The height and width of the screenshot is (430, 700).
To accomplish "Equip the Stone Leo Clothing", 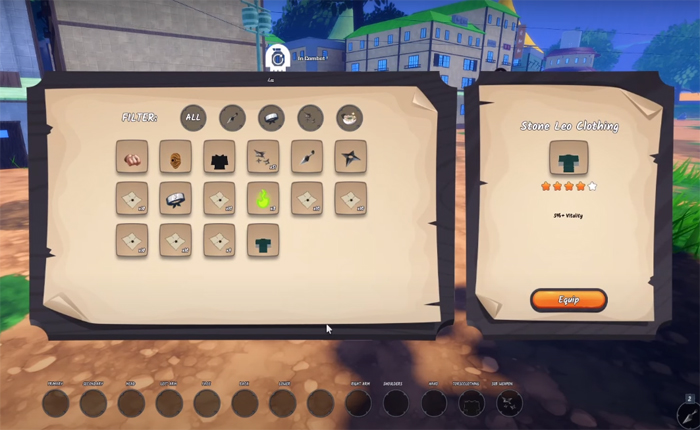I will coord(568,300).
